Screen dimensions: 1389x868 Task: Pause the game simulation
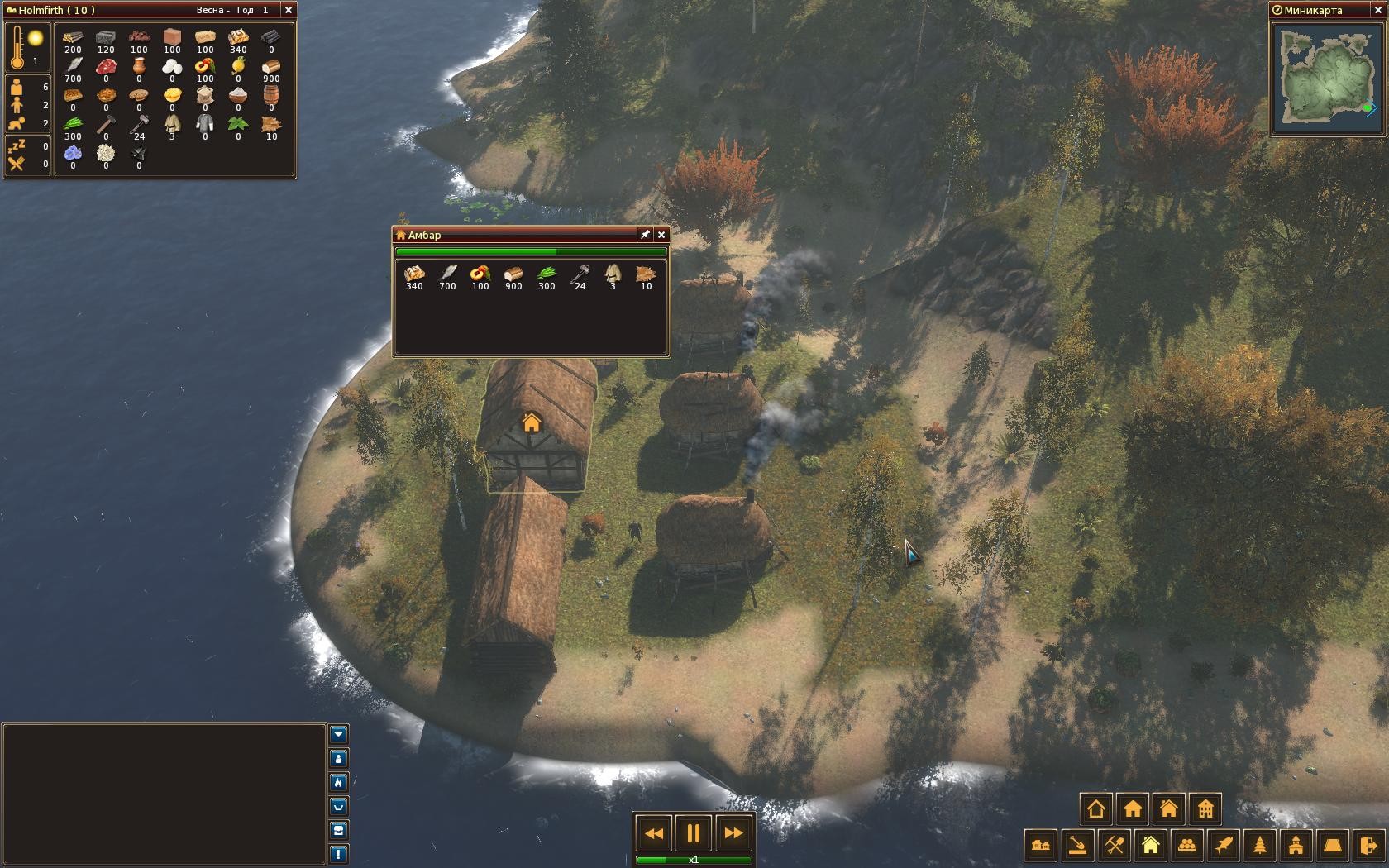pyautogui.click(x=693, y=833)
